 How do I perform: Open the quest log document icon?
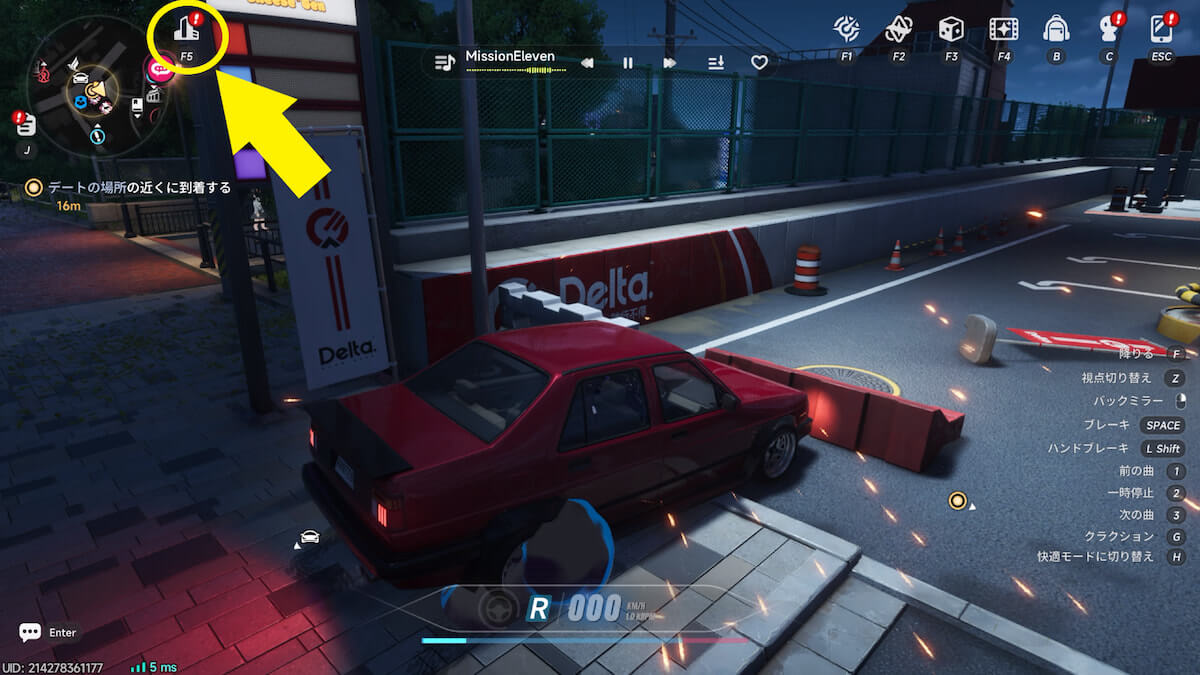click(26, 125)
